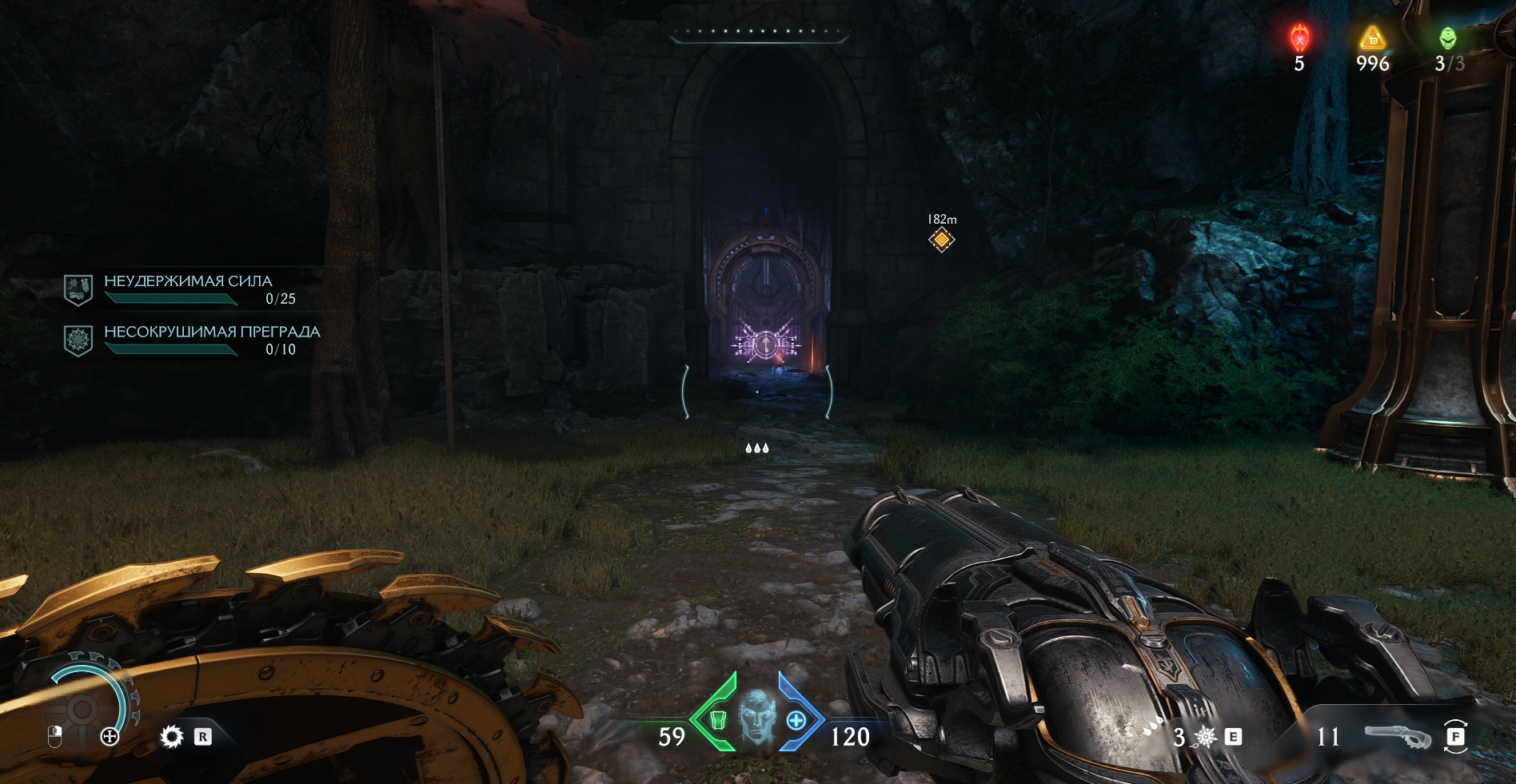Click the compass strip above the doorway
The height and width of the screenshot is (784, 1516).
758,32
